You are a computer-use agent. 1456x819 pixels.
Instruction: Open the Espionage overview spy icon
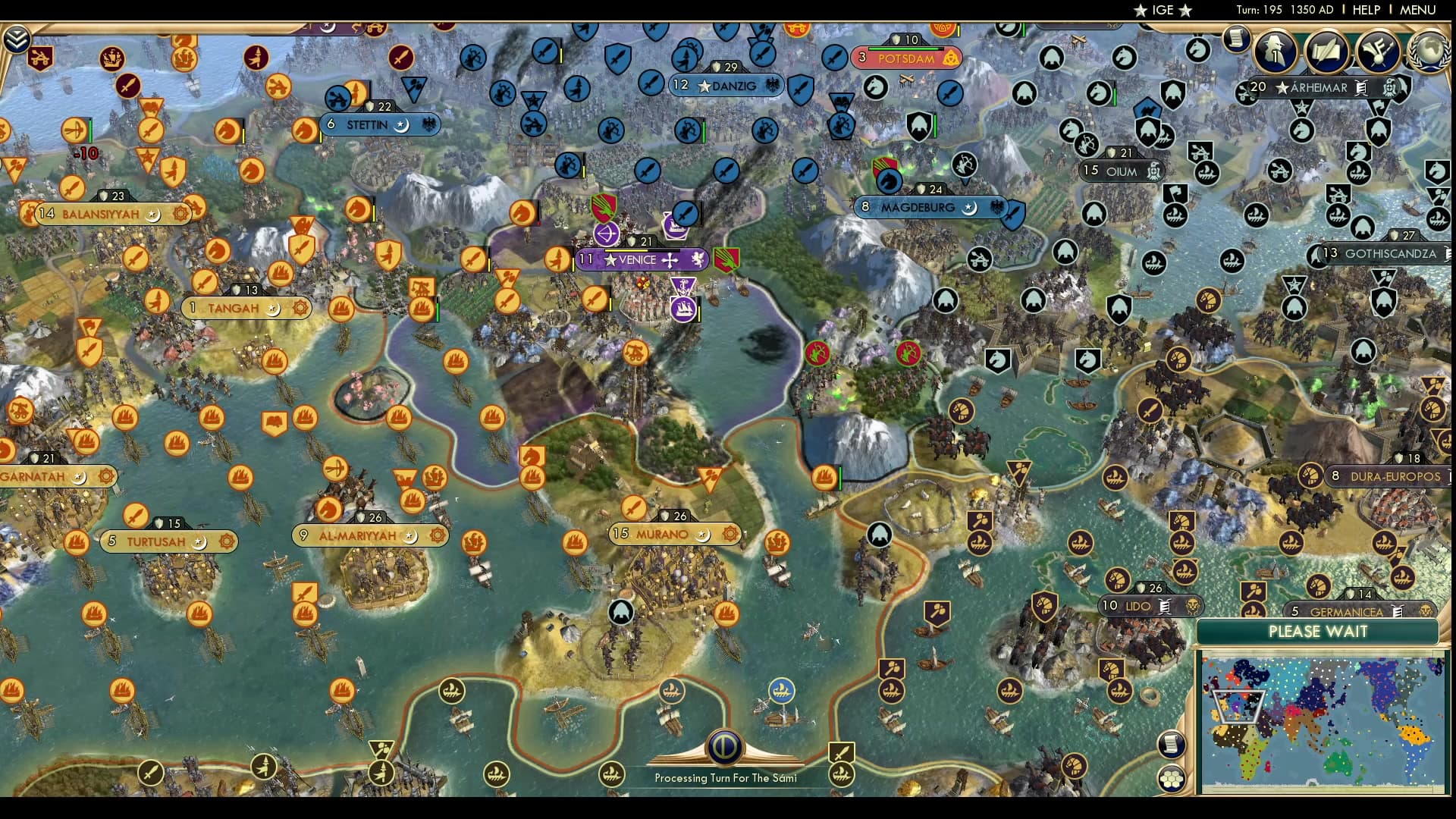(1274, 52)
